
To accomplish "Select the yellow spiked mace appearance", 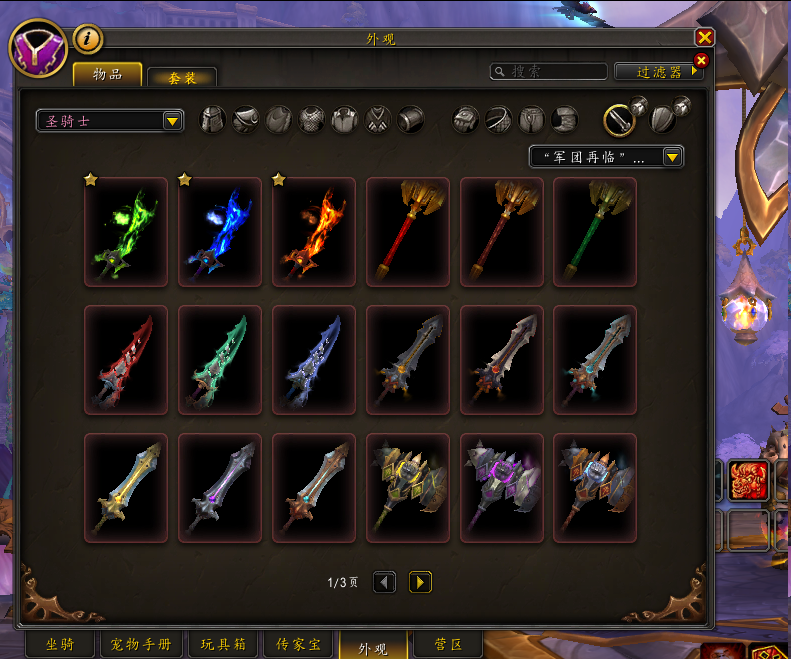I will 408,488.
